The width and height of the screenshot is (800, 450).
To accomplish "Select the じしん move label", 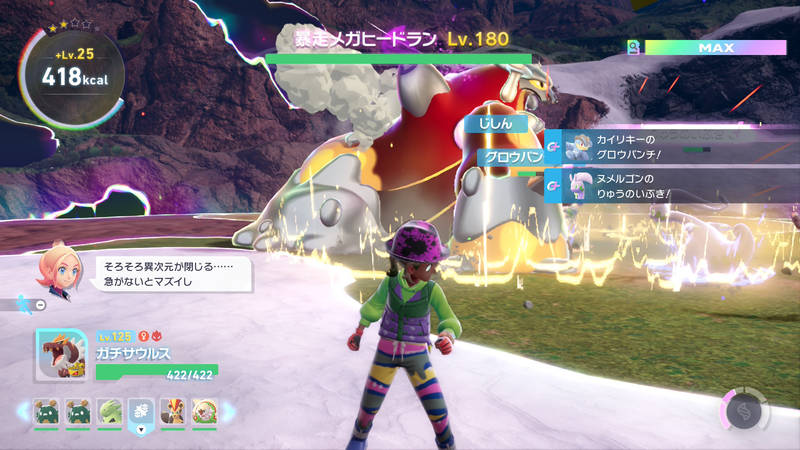I will [x=497, y=124].
